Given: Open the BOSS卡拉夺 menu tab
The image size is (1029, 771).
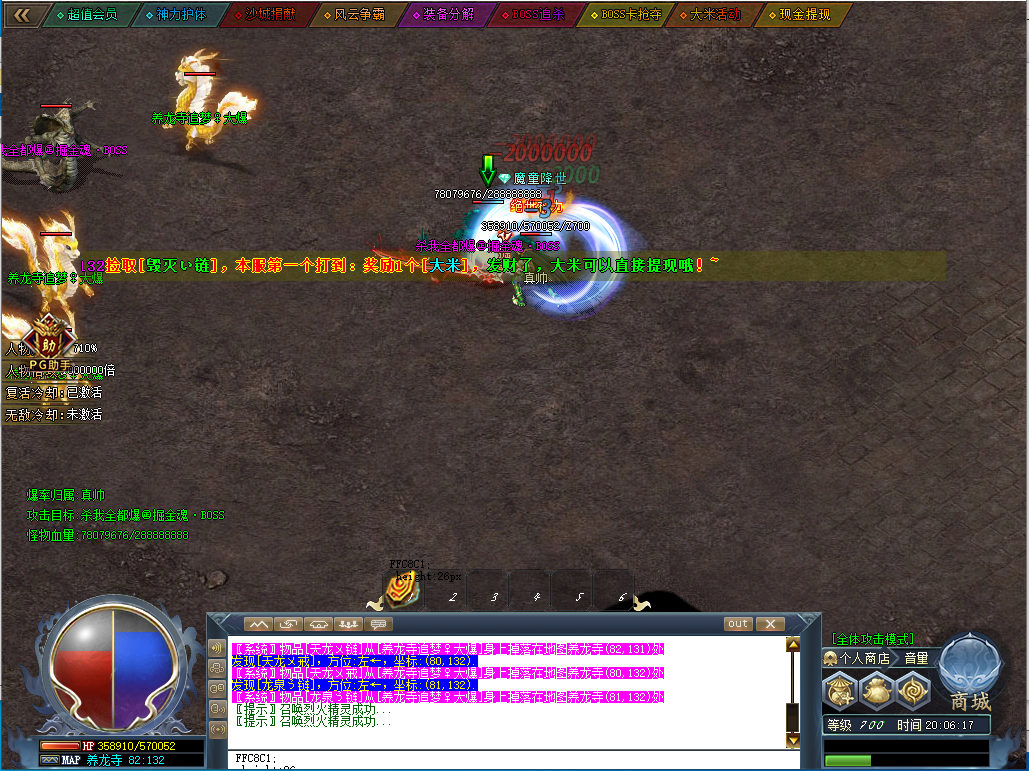Looking at the screenshot, I should [x=626, y=15].
